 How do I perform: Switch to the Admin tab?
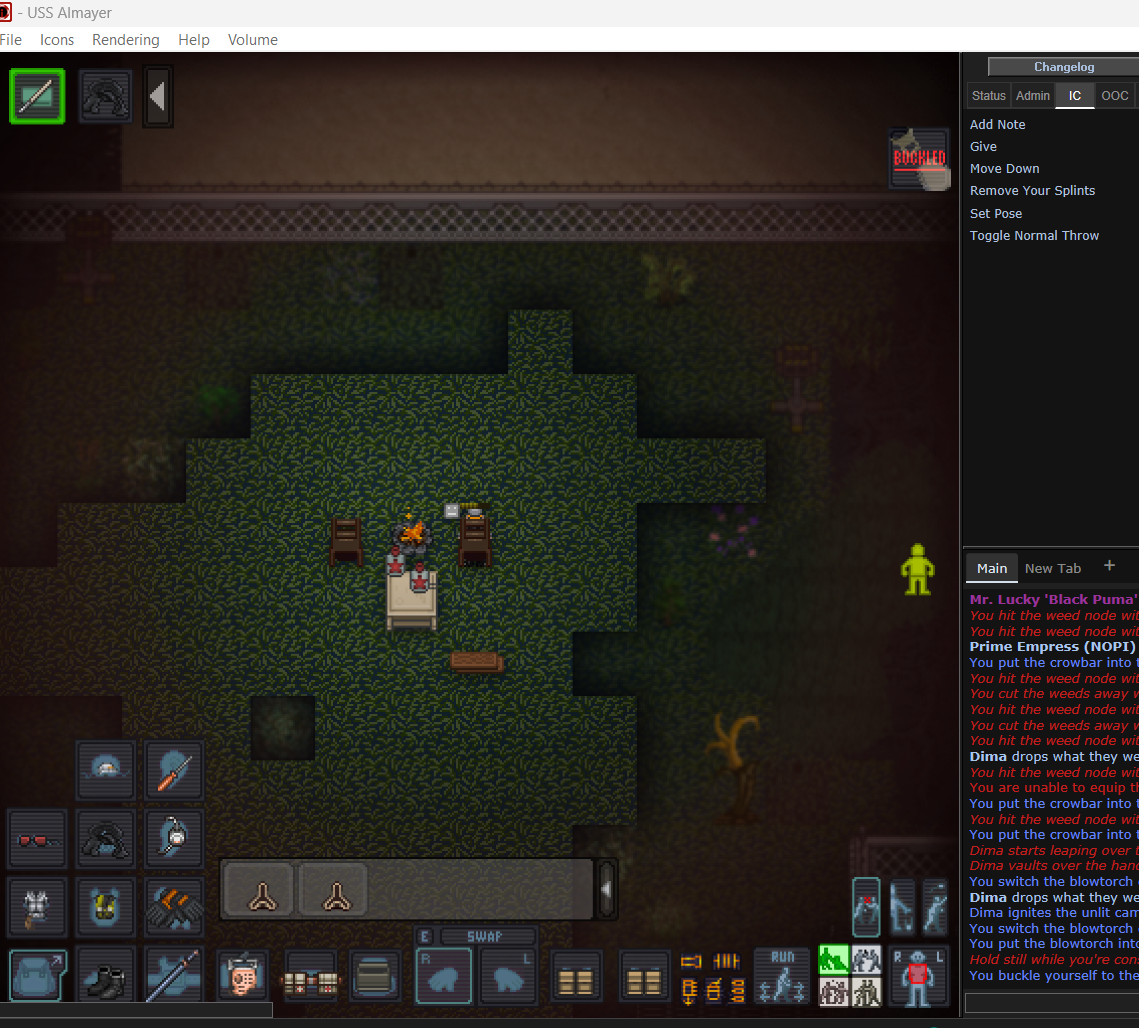pyautogui.click(x=1032, y=96)
